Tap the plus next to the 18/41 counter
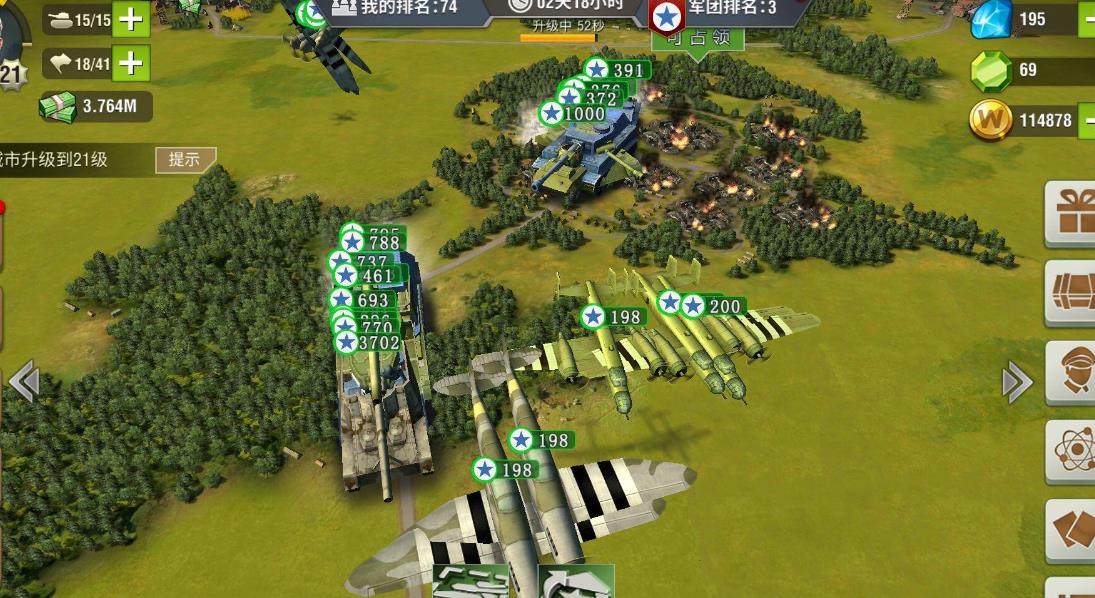This screenshot has height=598, width=1095. point(130,64)
